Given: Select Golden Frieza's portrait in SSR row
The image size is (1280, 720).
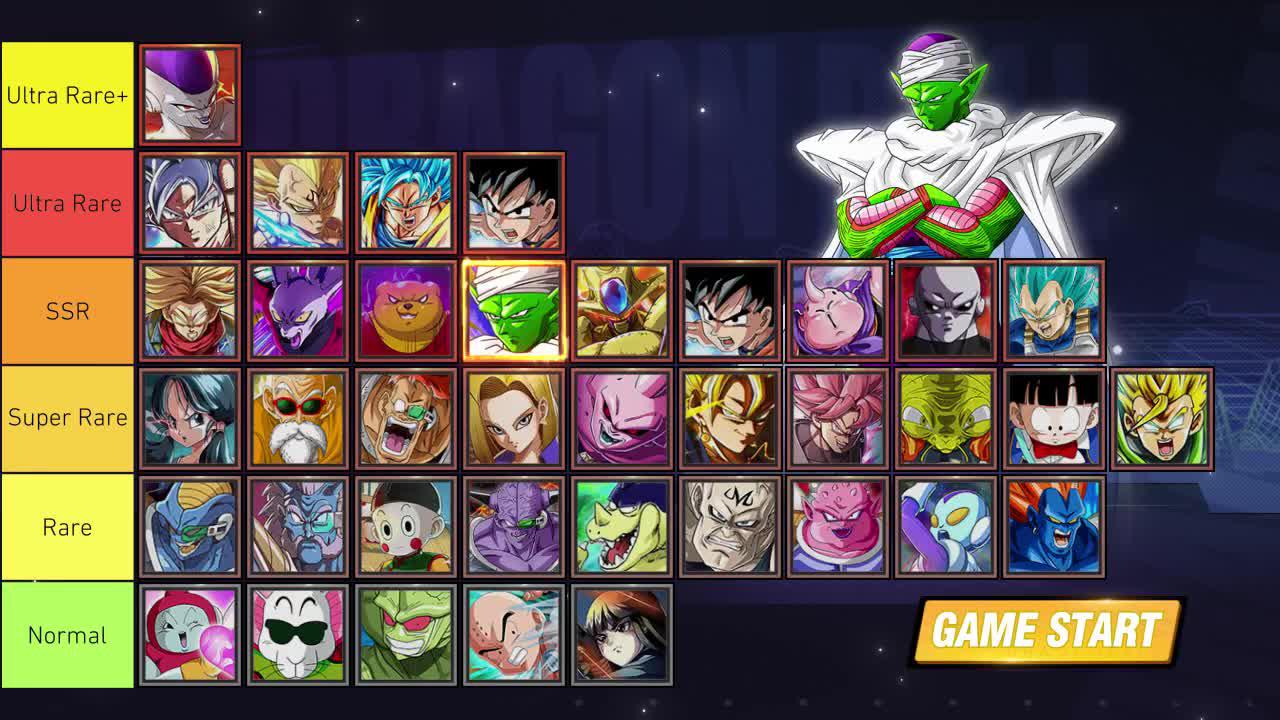Looking at the screenshot, I should tap(622, 310).
